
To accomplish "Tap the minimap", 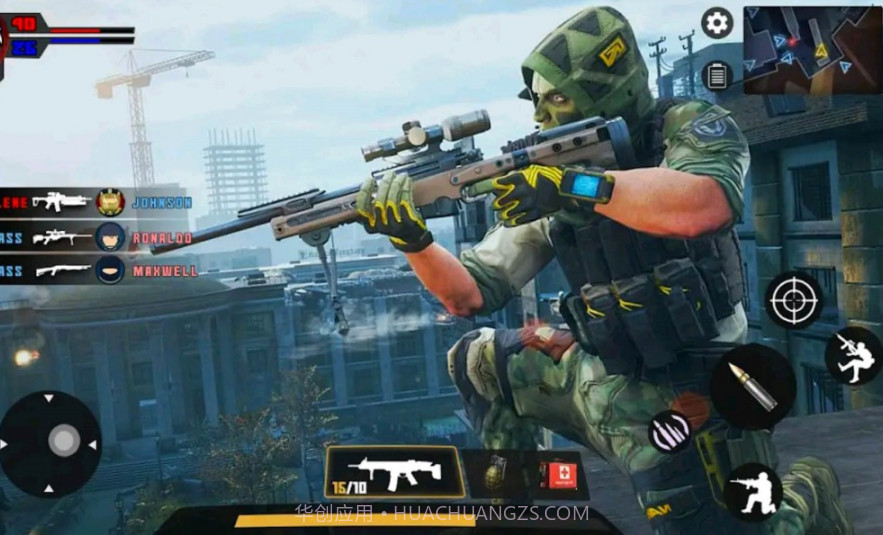I will click(x=812, y=49).
